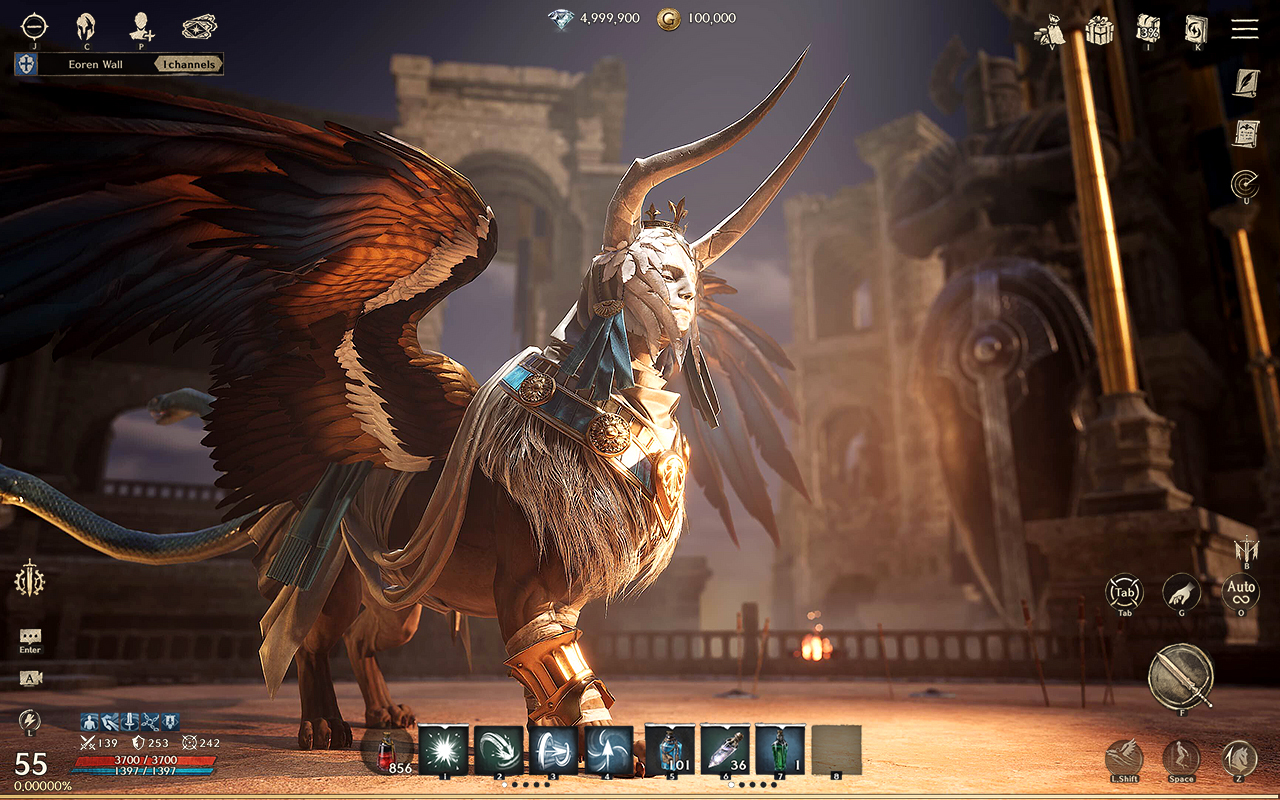Click the 1channels channel selector

pyautogui.click(x=188, y=65)
